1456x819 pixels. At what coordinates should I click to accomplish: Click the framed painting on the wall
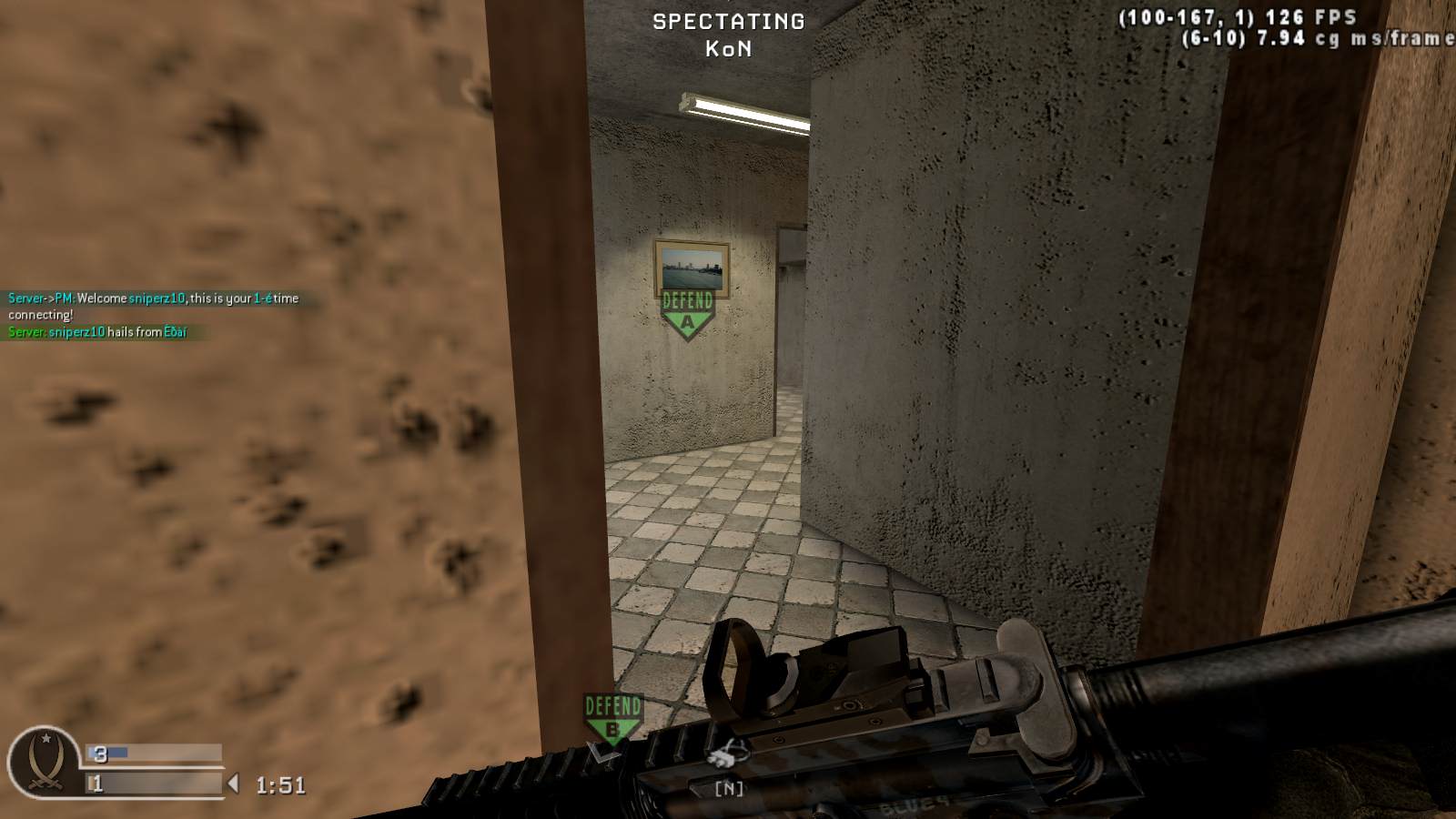(693, 268)
